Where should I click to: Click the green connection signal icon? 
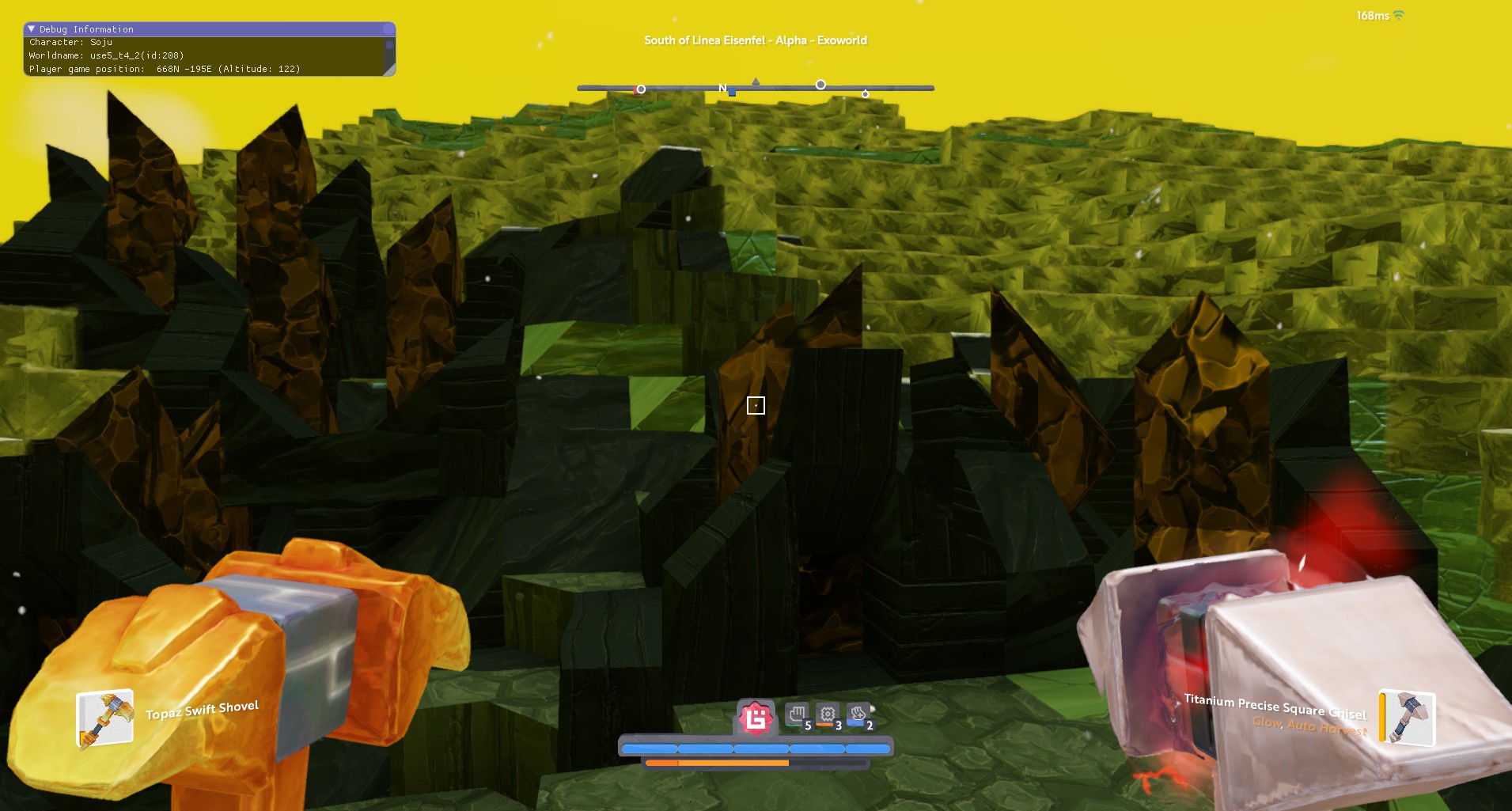[x=1399, y=16]
